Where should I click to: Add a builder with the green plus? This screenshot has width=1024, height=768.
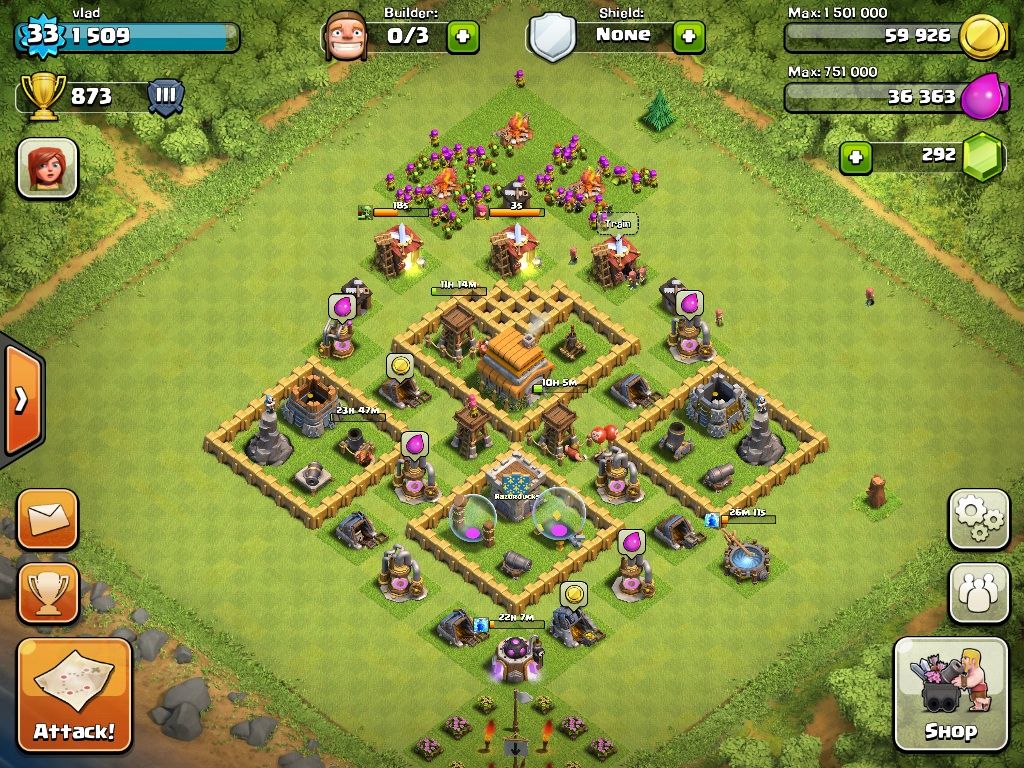462,37
